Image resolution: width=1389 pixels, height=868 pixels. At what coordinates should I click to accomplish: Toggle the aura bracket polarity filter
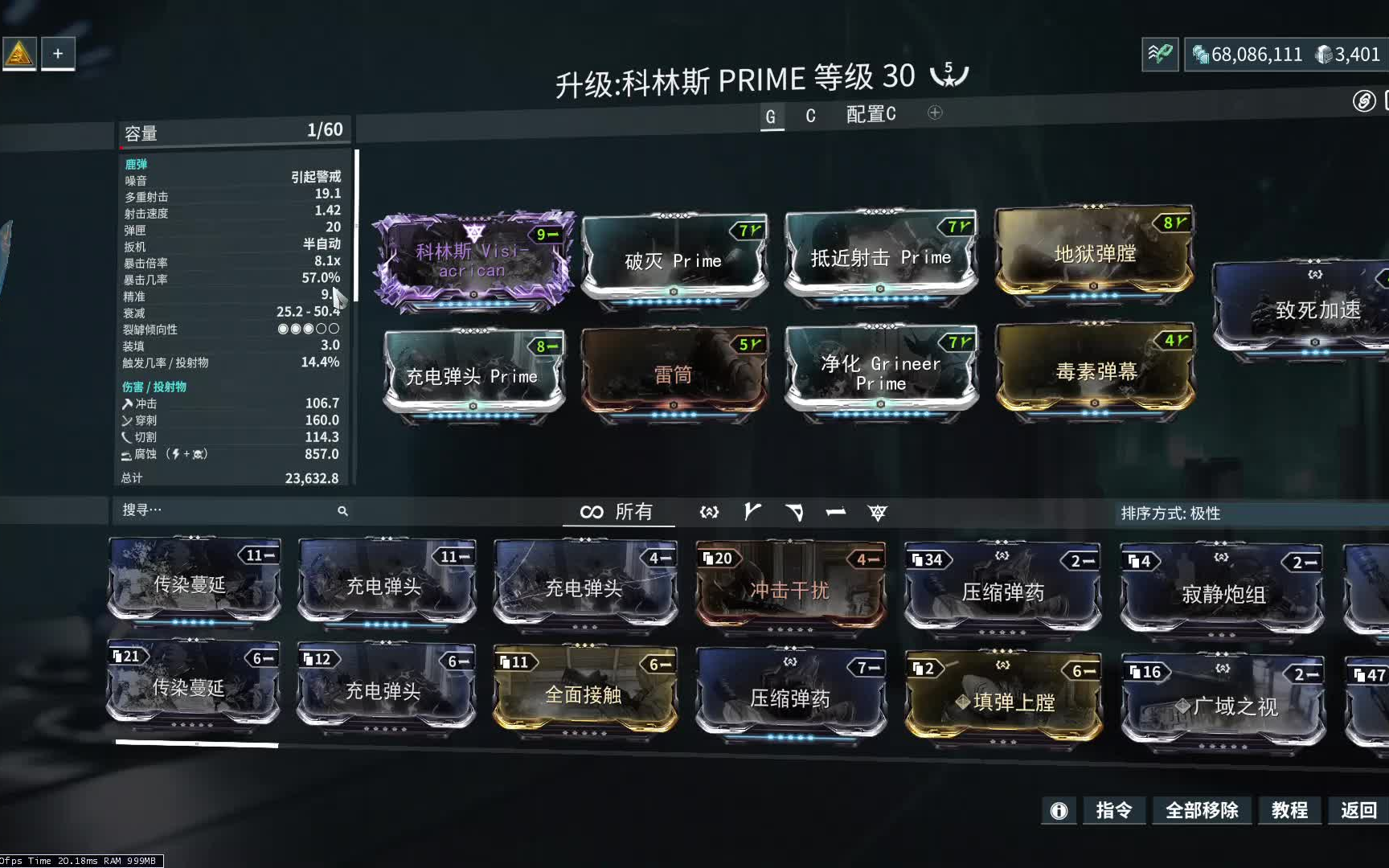711,512
